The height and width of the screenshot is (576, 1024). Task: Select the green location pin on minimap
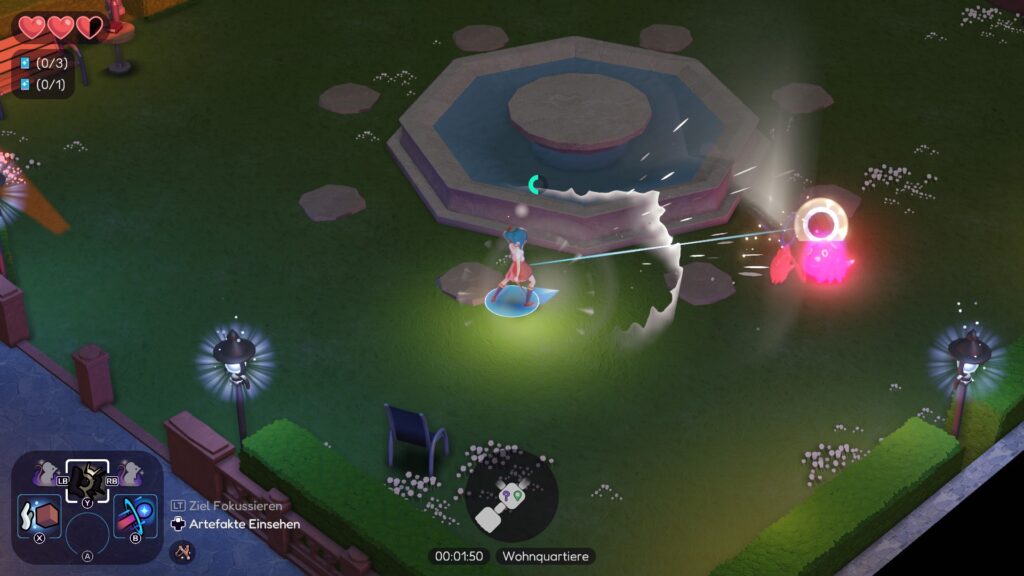pos(520,492)
